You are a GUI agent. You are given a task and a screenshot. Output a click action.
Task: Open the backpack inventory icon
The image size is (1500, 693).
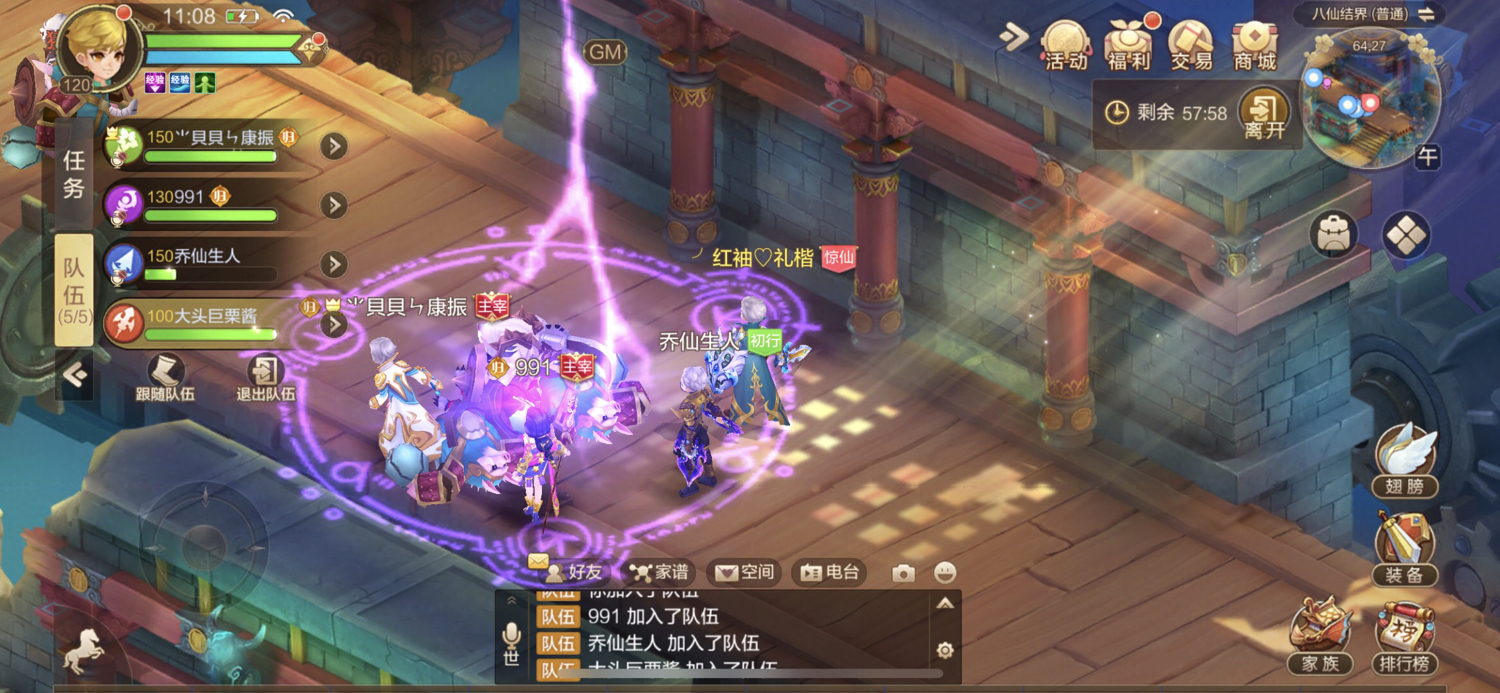coord(1334,236)
